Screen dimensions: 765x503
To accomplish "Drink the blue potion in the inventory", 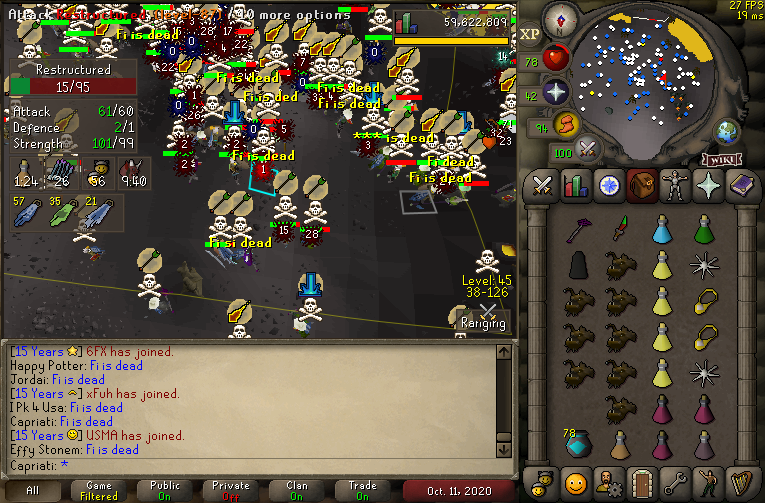I will [x=661, y=232].
